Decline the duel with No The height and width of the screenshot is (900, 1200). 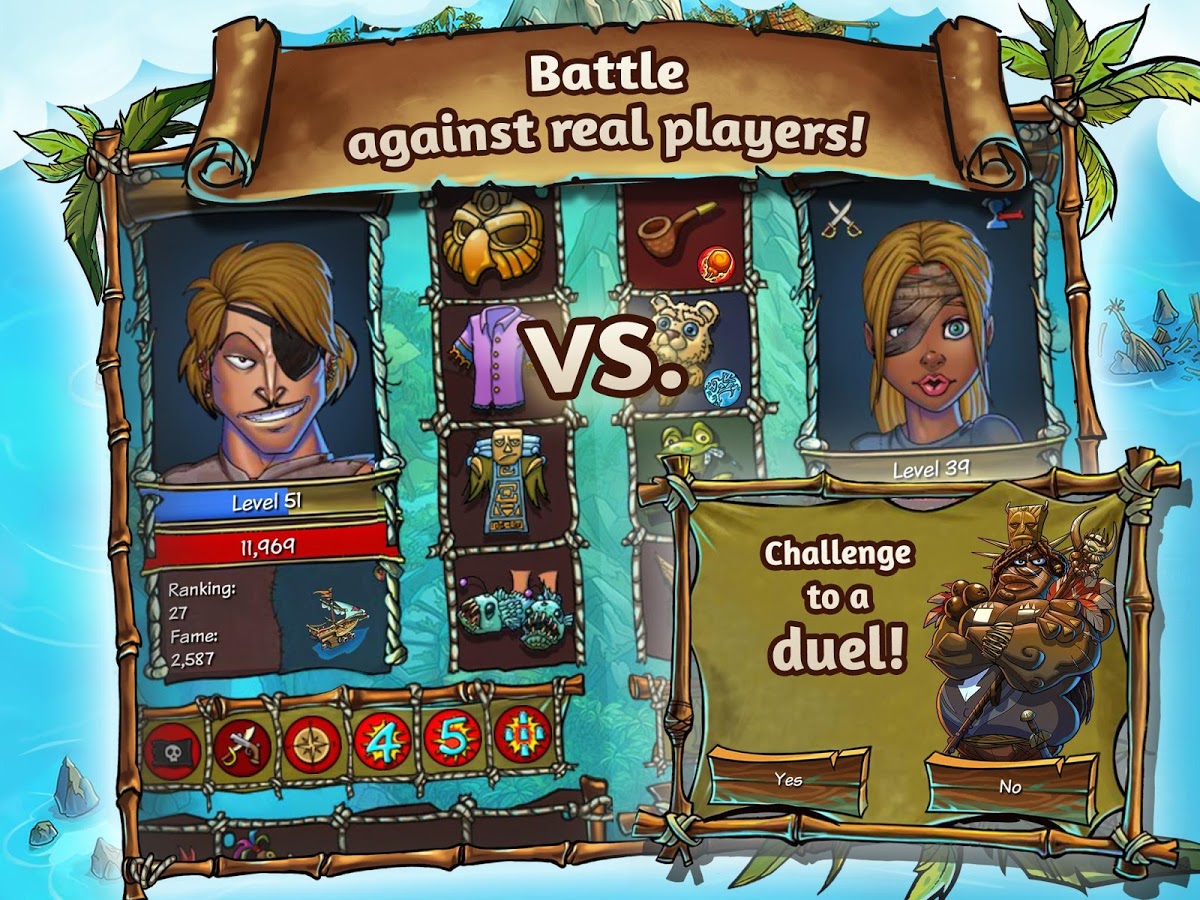point(1010,787)
